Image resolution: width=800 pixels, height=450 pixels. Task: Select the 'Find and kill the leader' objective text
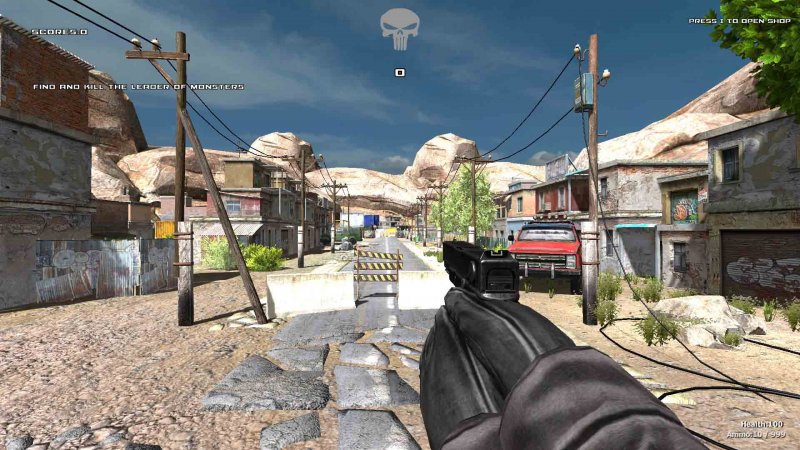coord(138,87)
